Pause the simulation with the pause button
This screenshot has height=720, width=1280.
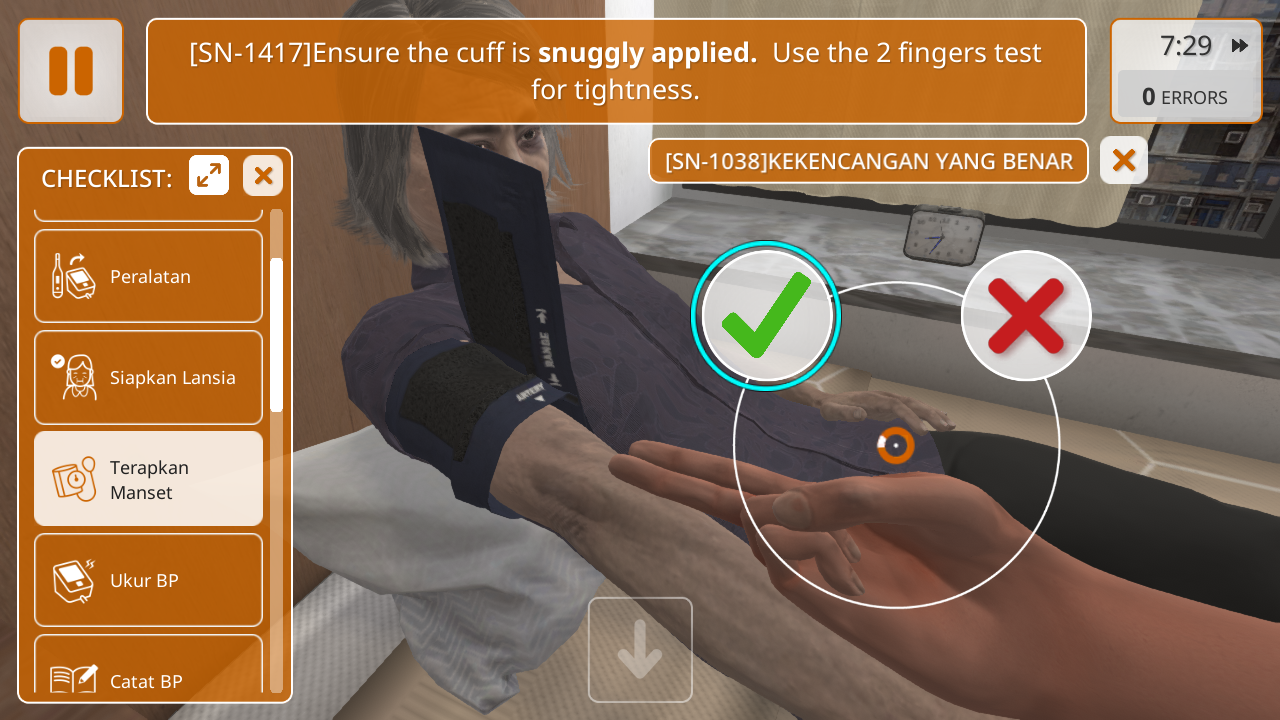coord(70,71)
